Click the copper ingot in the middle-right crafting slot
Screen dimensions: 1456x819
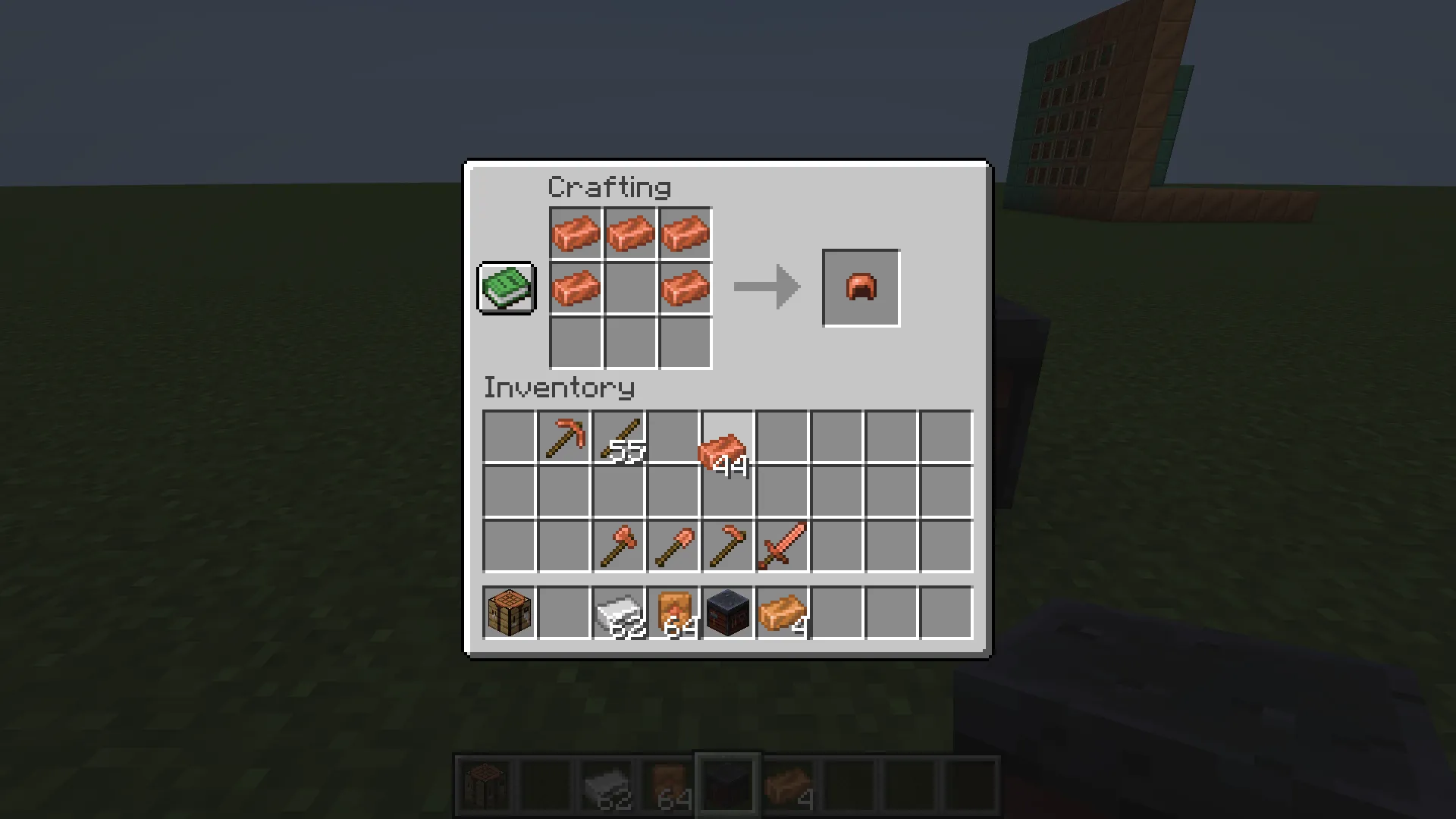point(685,287)
